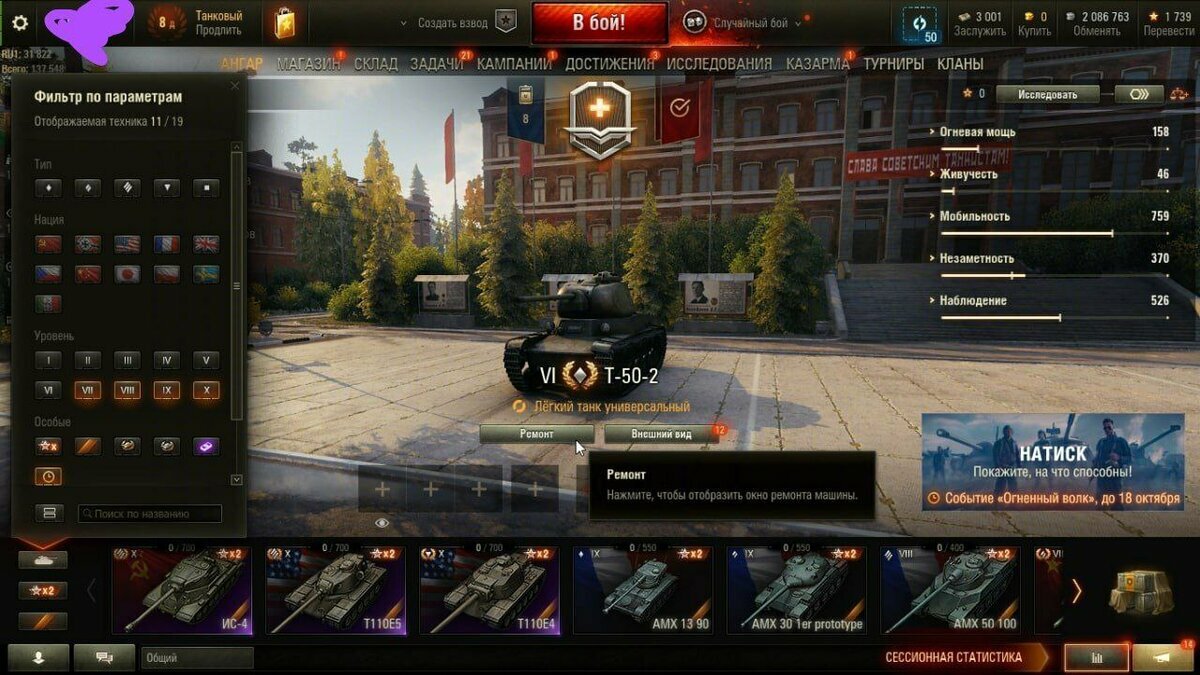Choose the AMX 13 90 tank
1200x675 pixels.
tap(642, 591)
